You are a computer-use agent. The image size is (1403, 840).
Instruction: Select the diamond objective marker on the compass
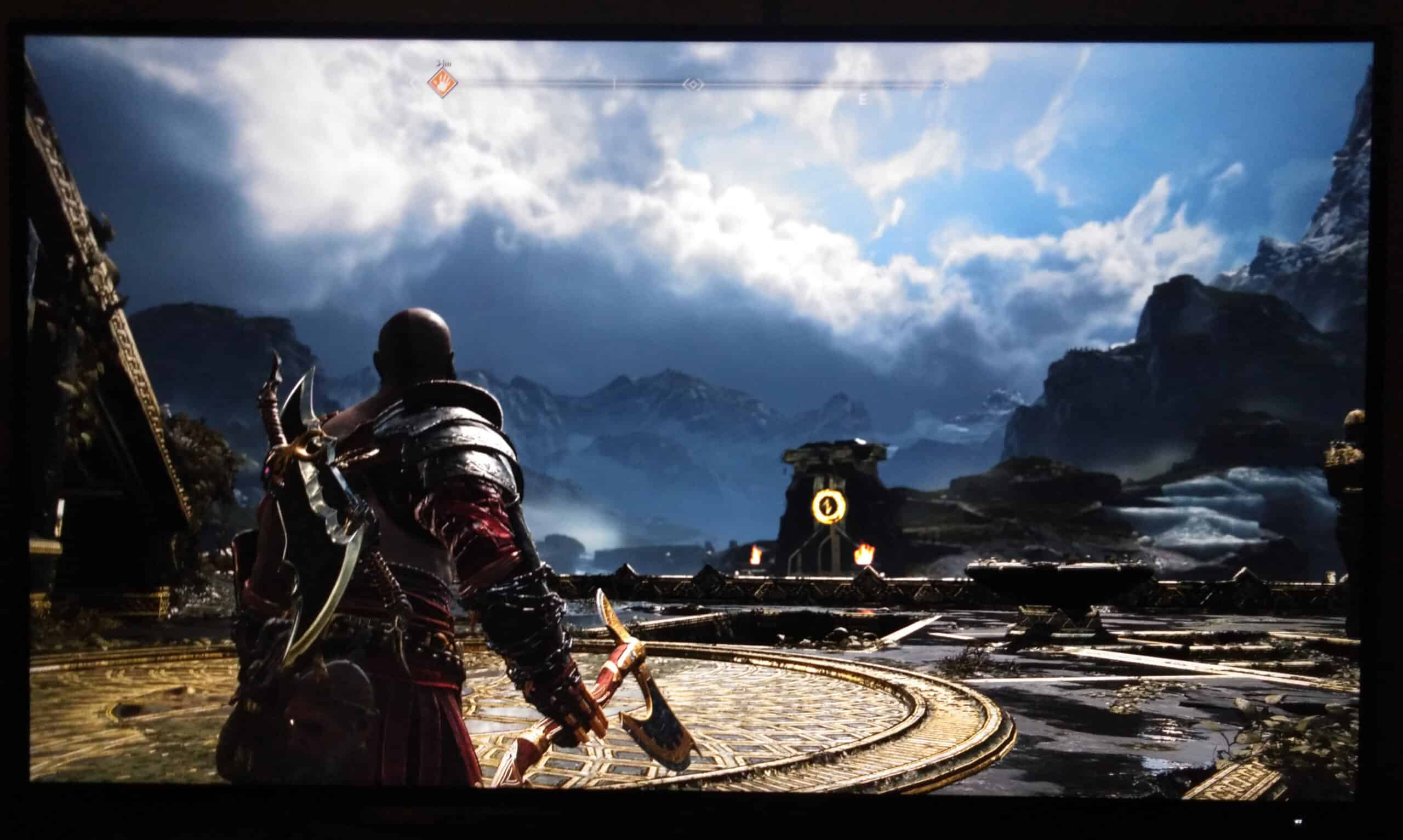(694, 86)
